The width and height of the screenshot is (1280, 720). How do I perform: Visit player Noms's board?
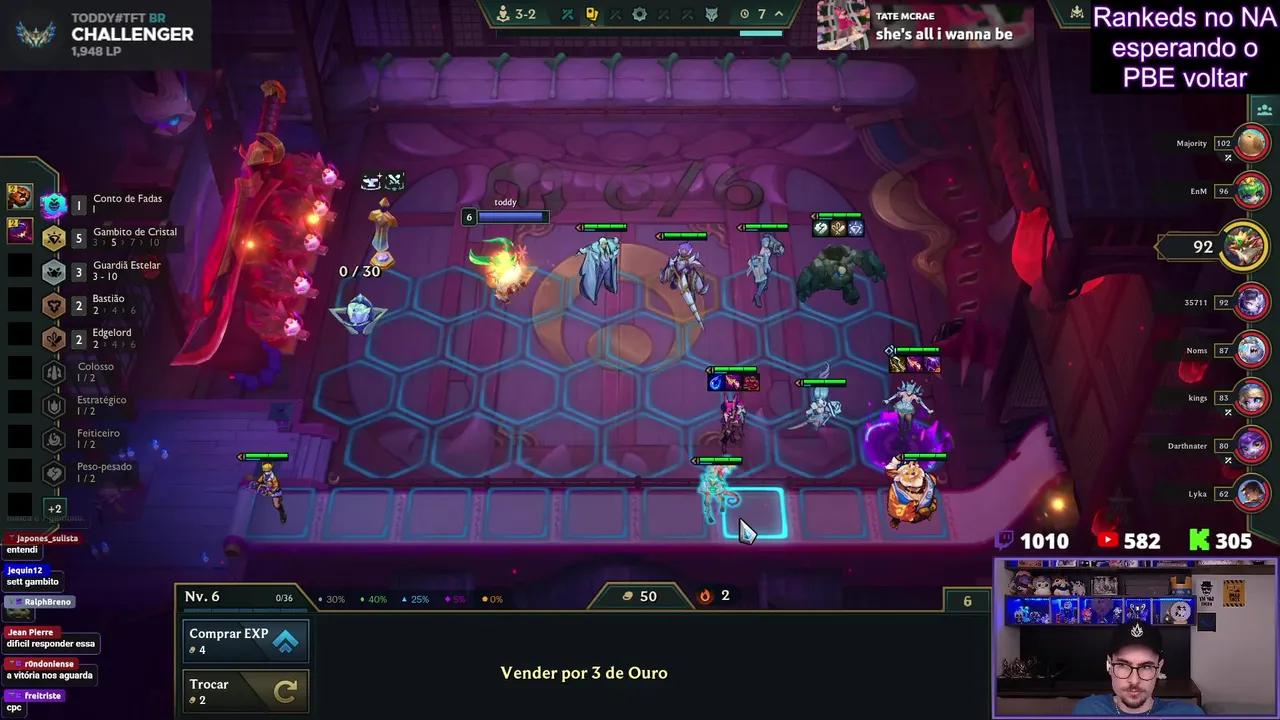1251,350
